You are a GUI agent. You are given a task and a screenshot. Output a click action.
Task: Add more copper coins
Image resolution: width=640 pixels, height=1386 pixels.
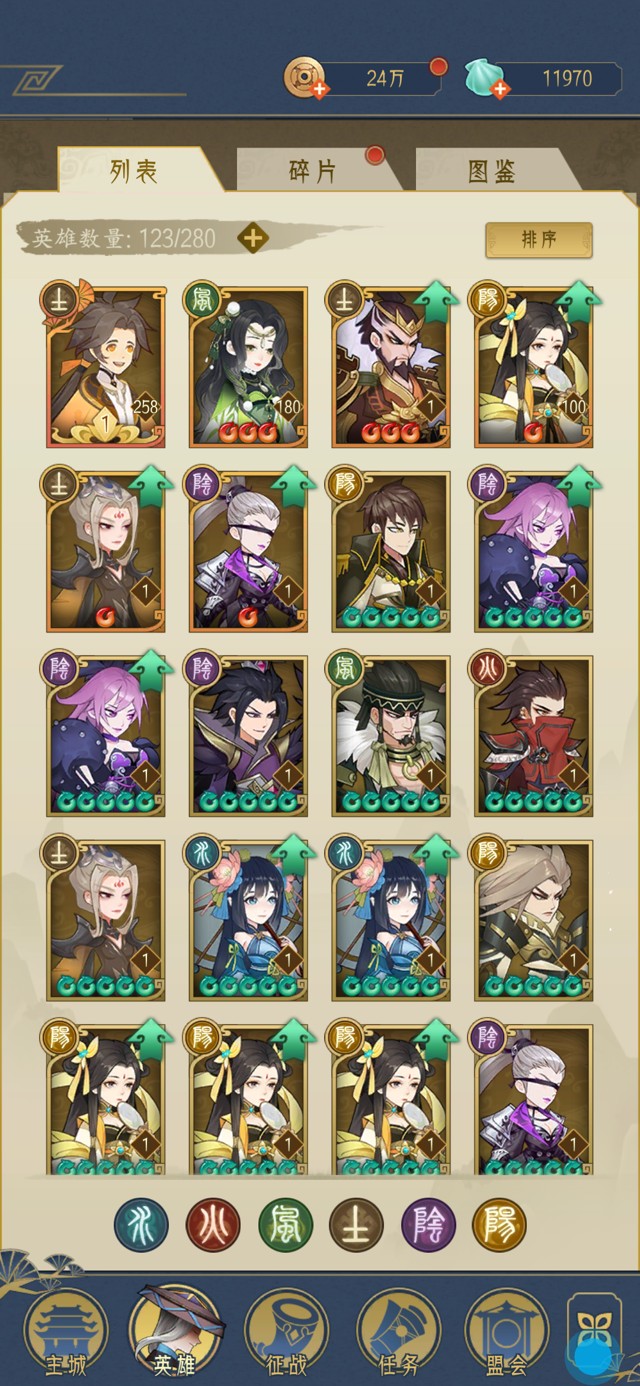tap(320, 90)
